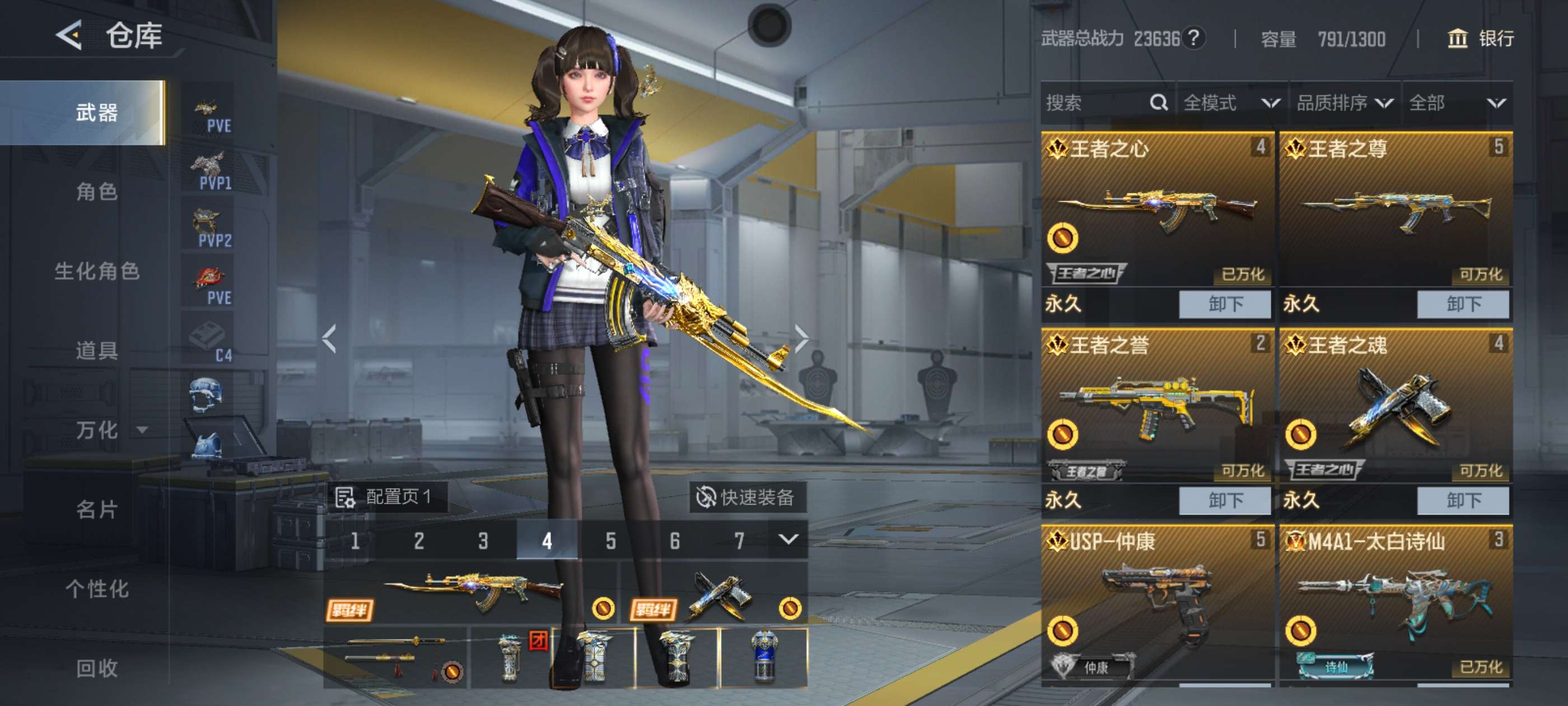Open the 全模式 mode filter dropdown

point(1231,103)
